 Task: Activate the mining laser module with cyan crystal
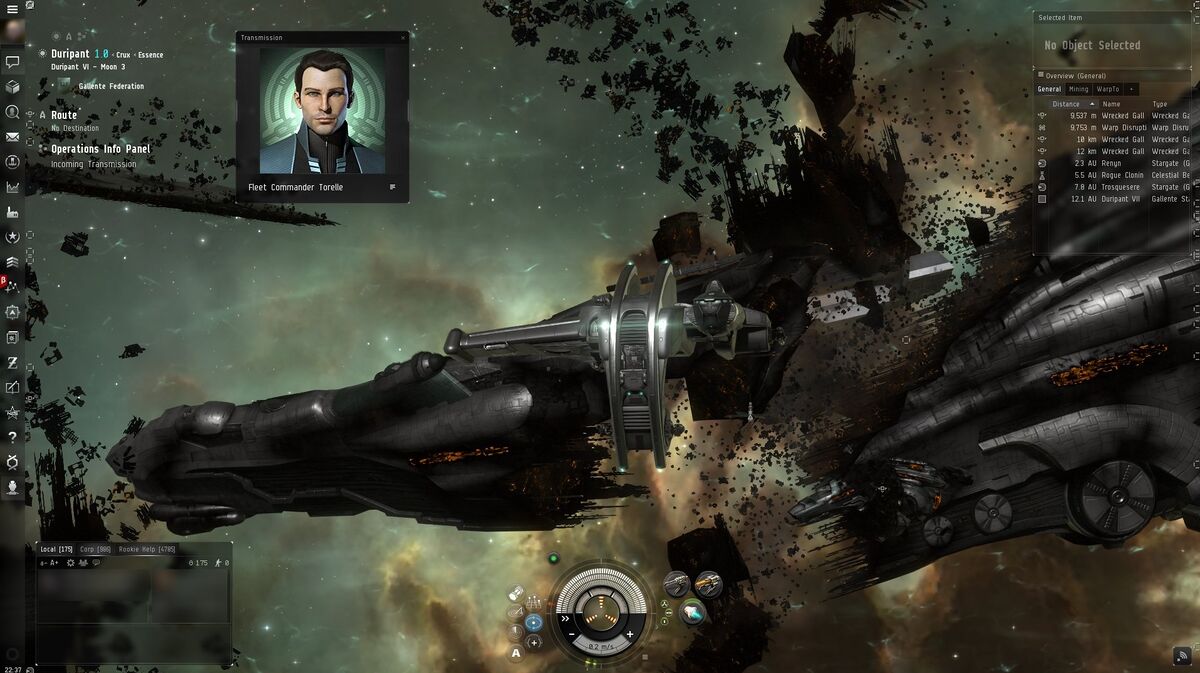click(x=692, y=610)
